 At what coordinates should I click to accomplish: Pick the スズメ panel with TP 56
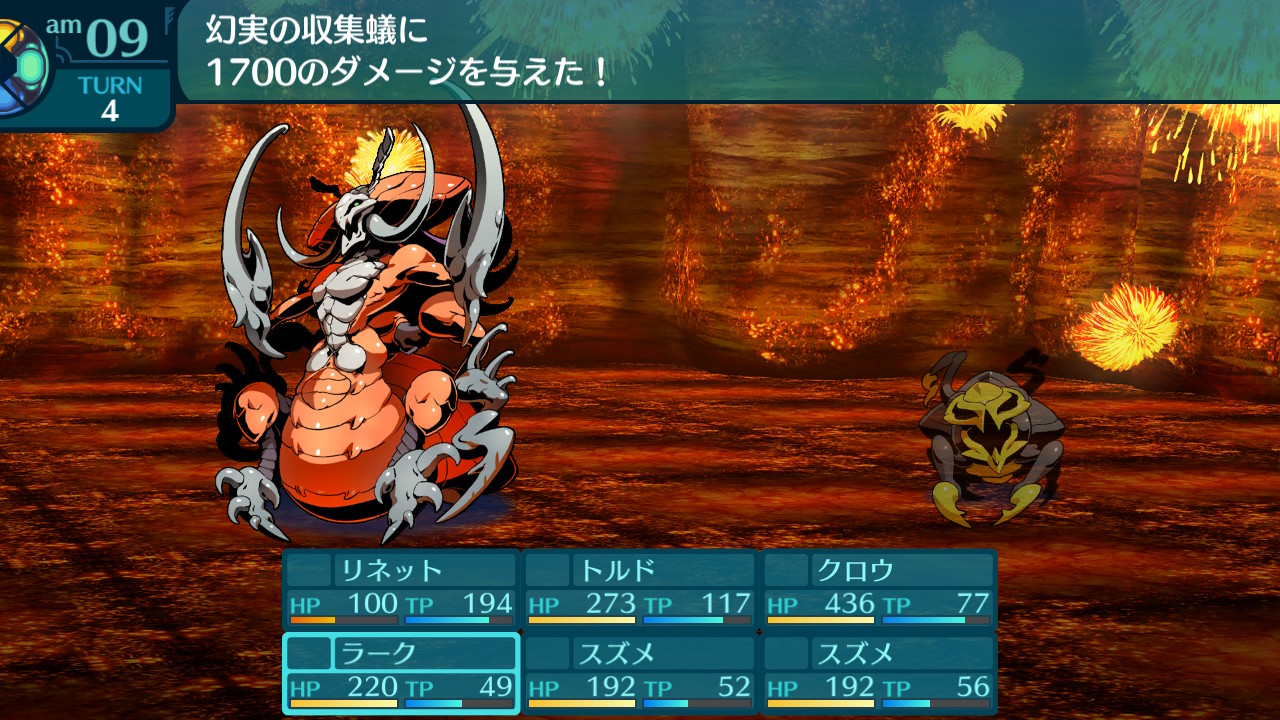(880, 673)
